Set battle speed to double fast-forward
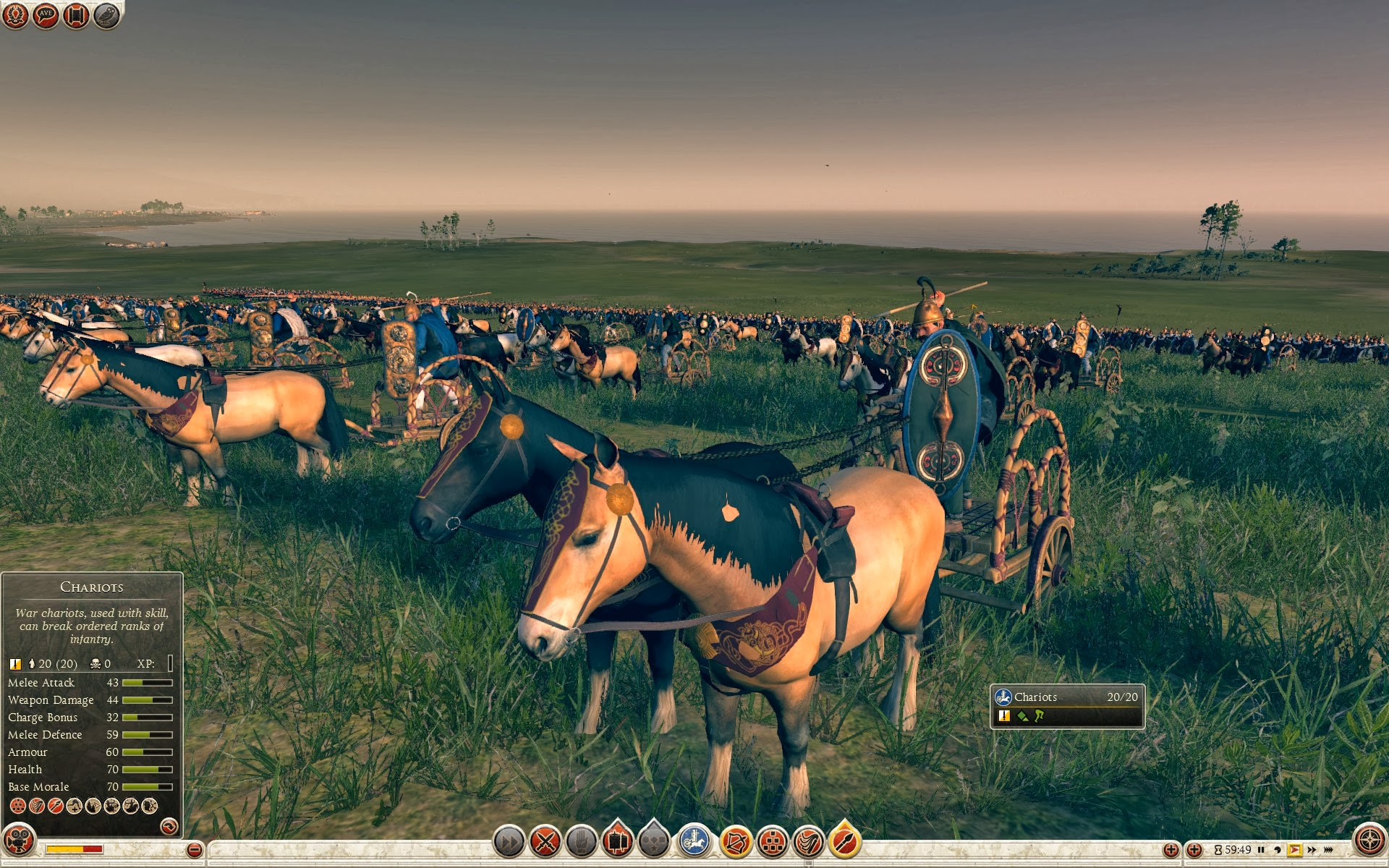 coord(1312,850)
